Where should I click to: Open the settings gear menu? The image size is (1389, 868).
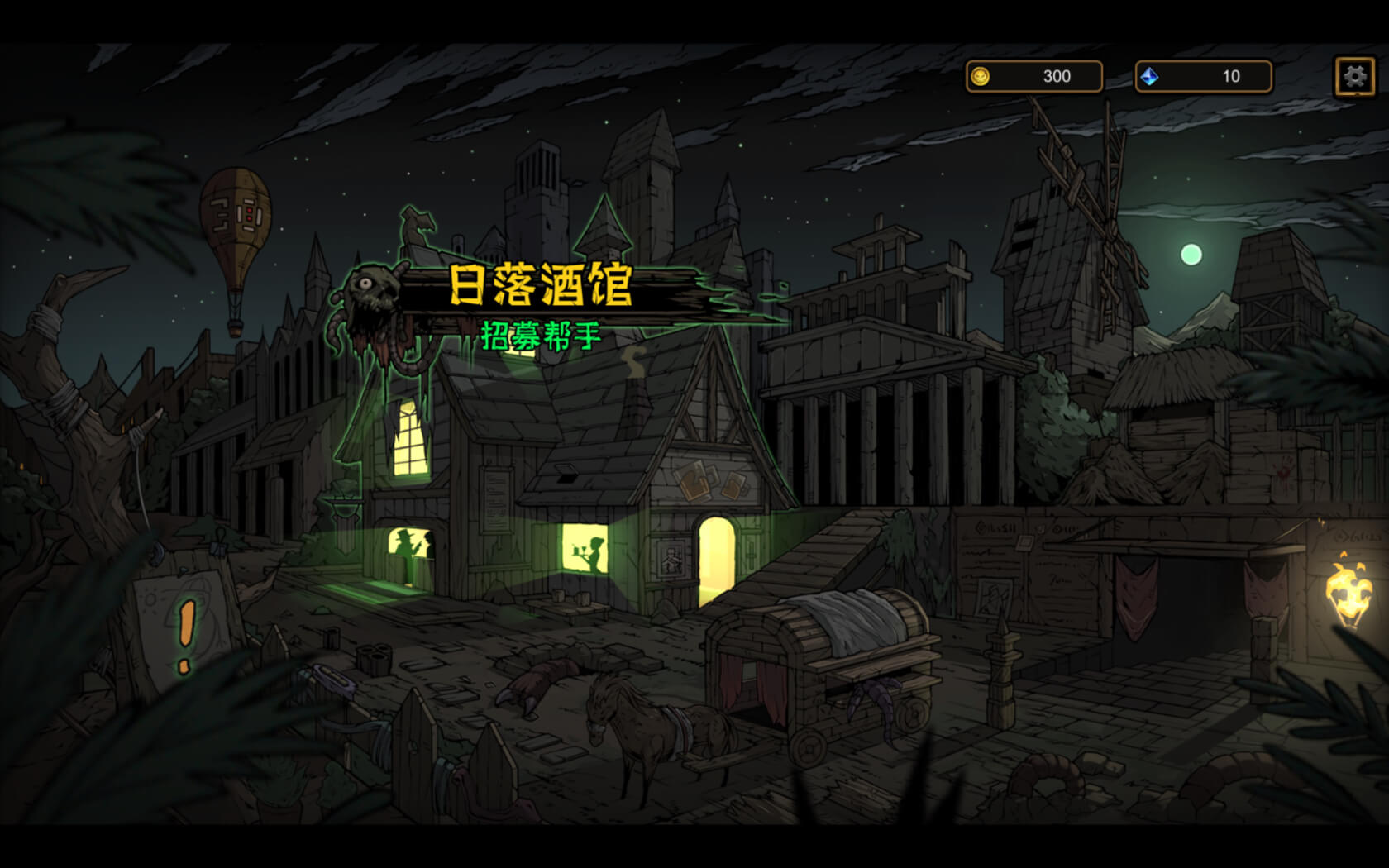point(1354,77)
